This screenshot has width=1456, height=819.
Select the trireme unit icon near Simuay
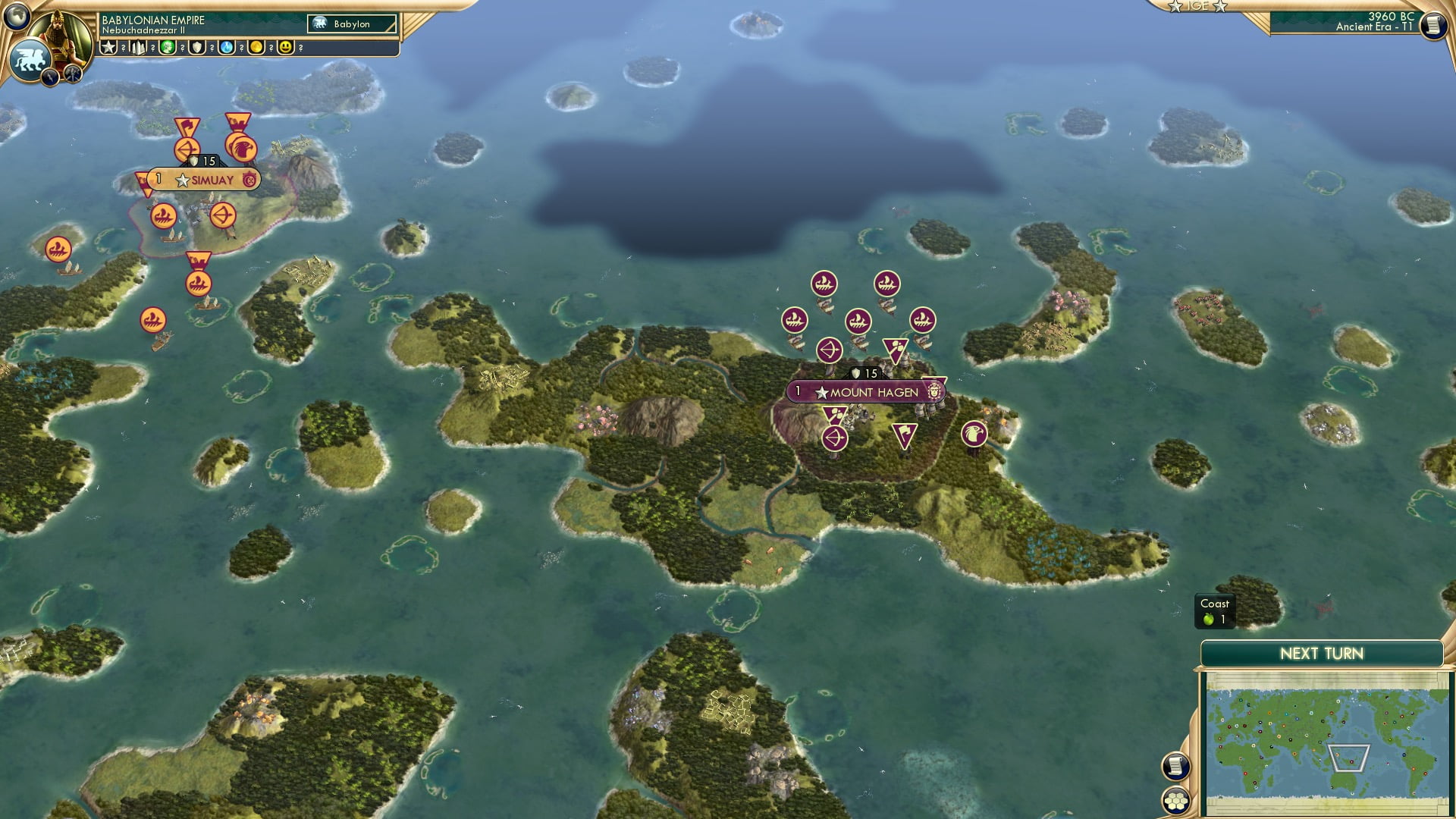[165, 218]
